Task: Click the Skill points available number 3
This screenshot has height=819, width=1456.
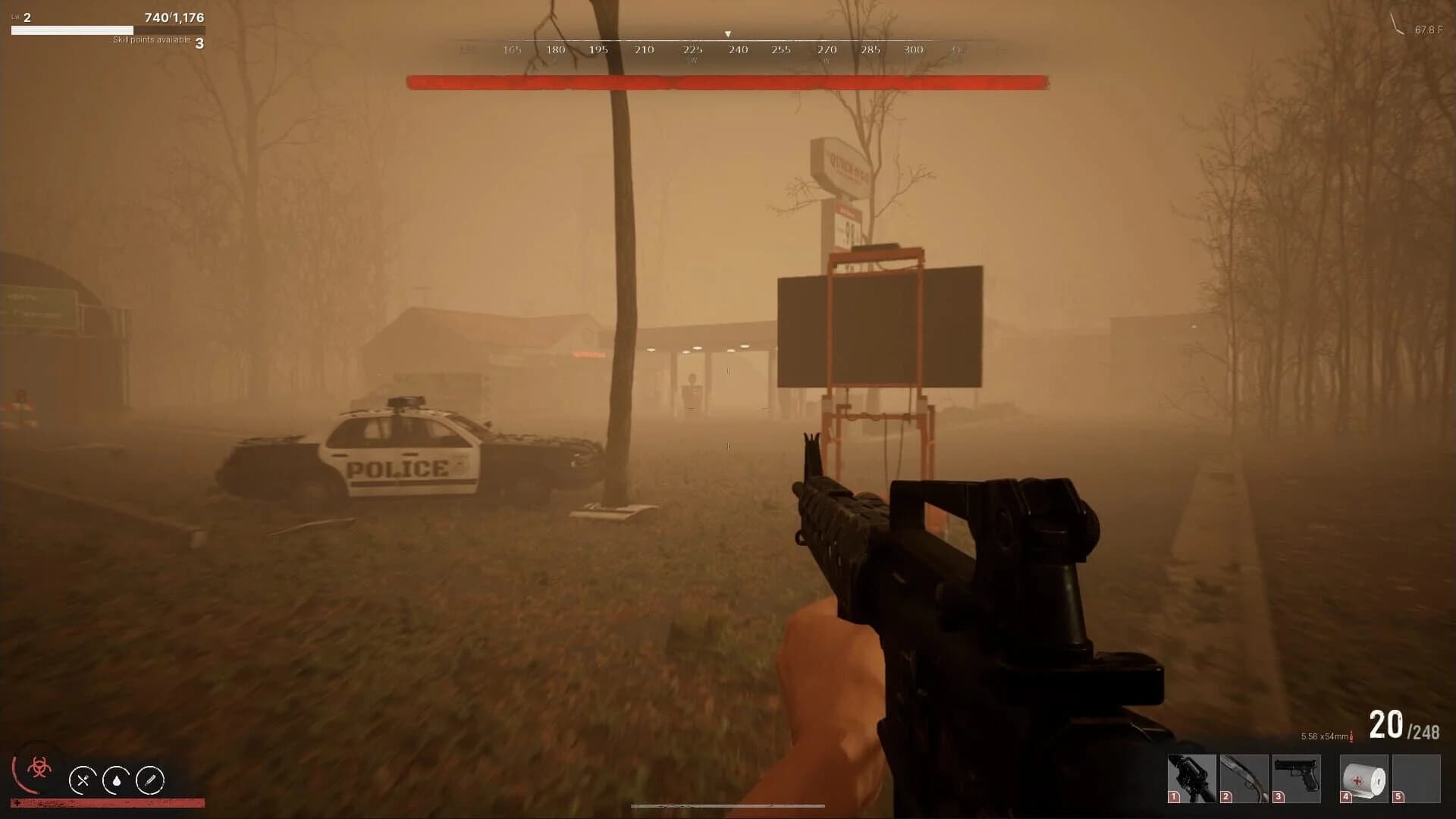Action: click(x=199, y=42)
